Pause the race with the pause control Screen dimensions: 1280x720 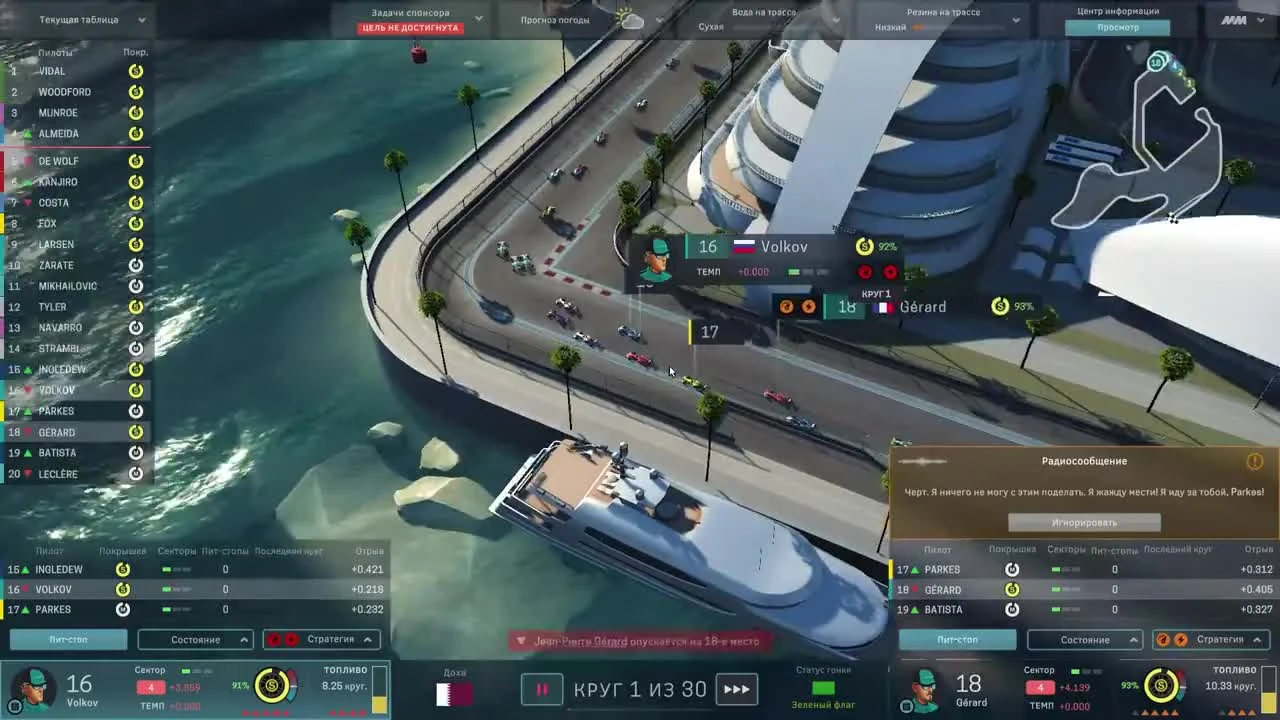point(541,689)
